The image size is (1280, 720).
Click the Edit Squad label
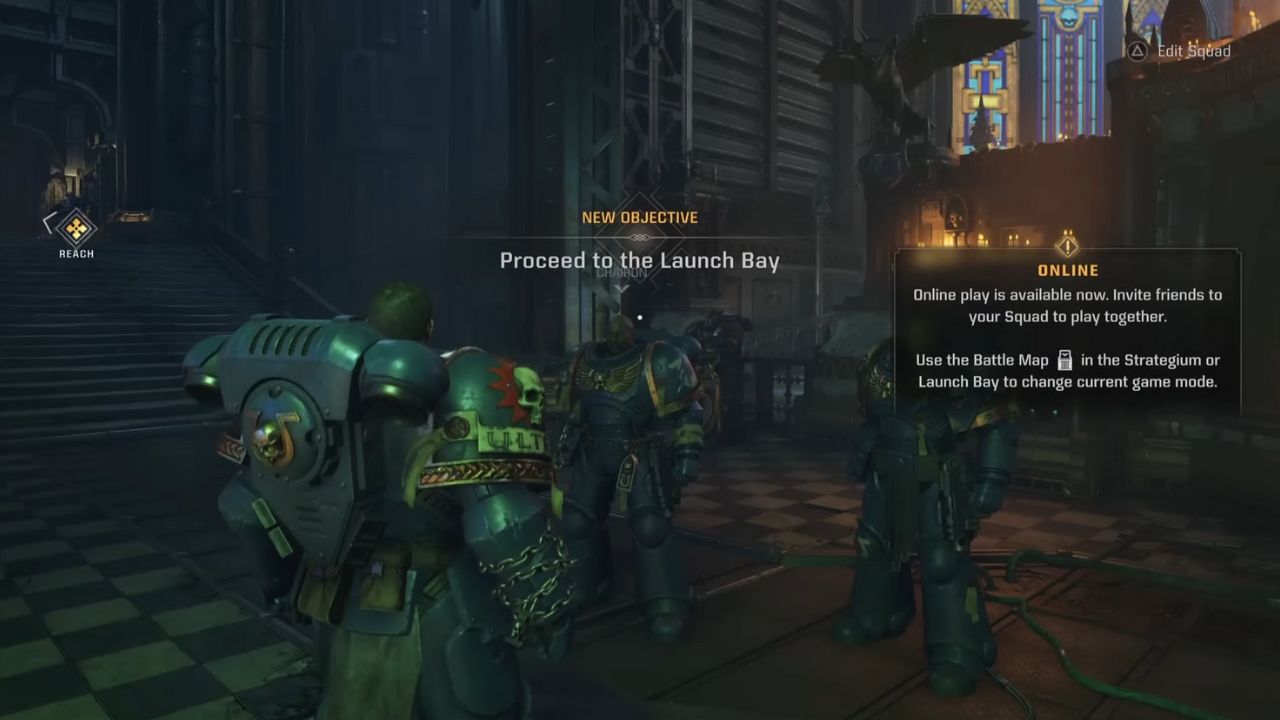(1193, 51)
